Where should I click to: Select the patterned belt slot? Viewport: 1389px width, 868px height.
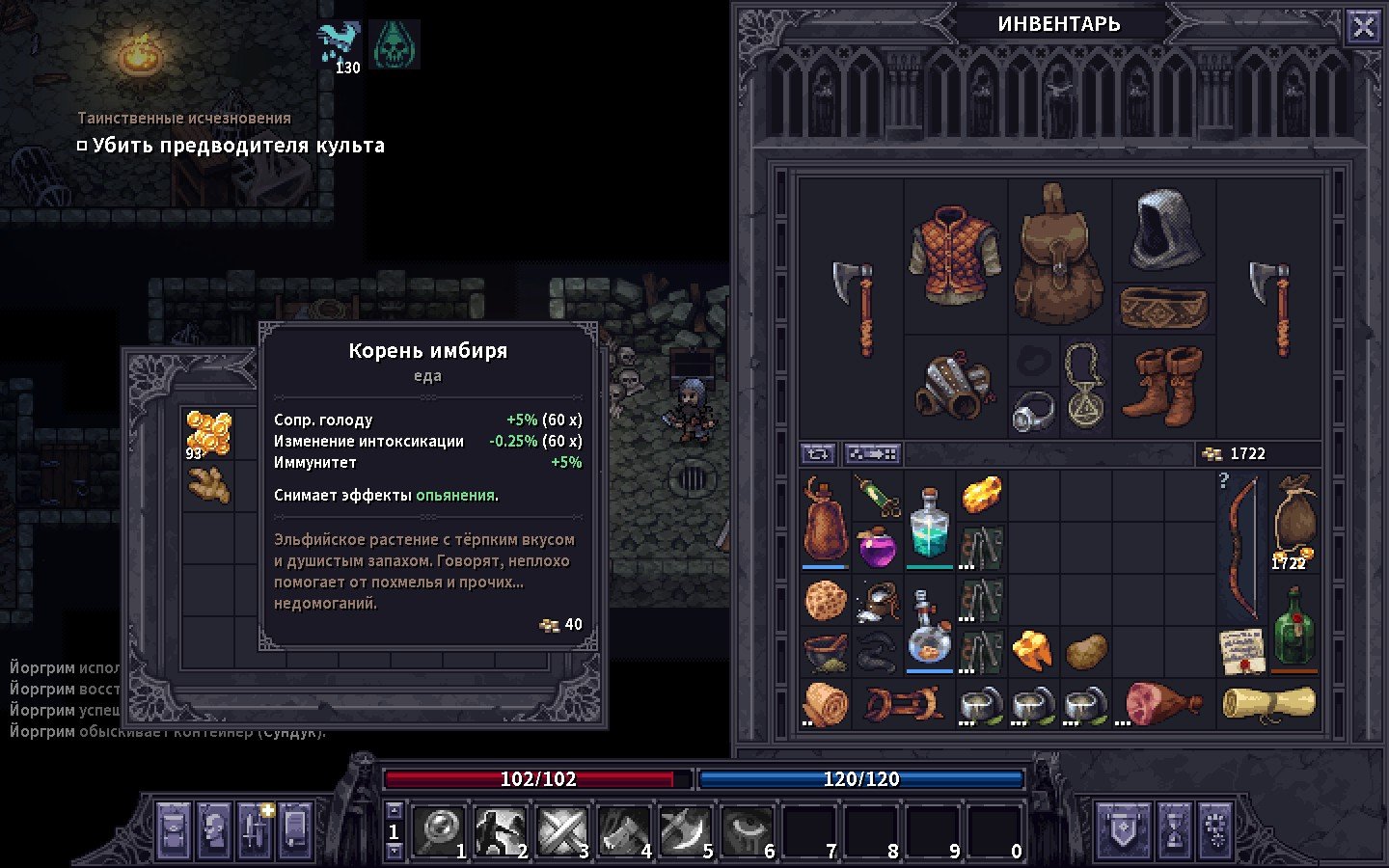[1163, 309]
